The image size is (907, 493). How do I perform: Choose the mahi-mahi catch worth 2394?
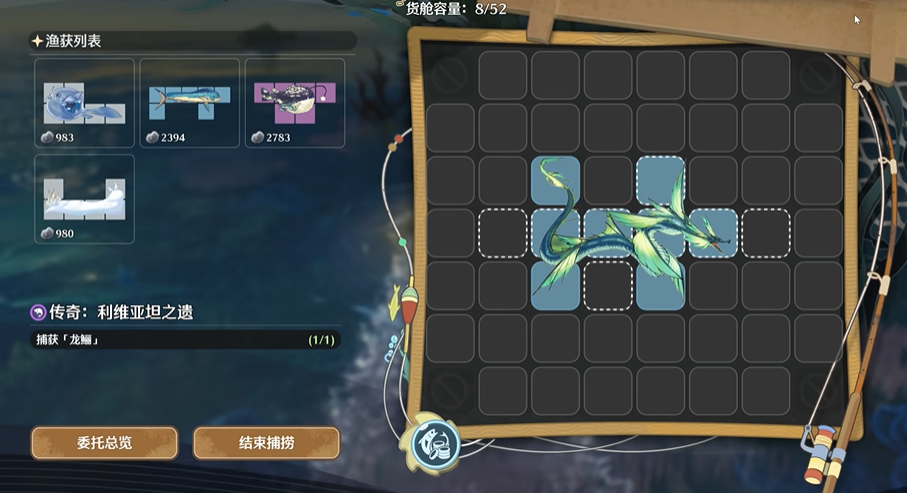coord(189,102)
